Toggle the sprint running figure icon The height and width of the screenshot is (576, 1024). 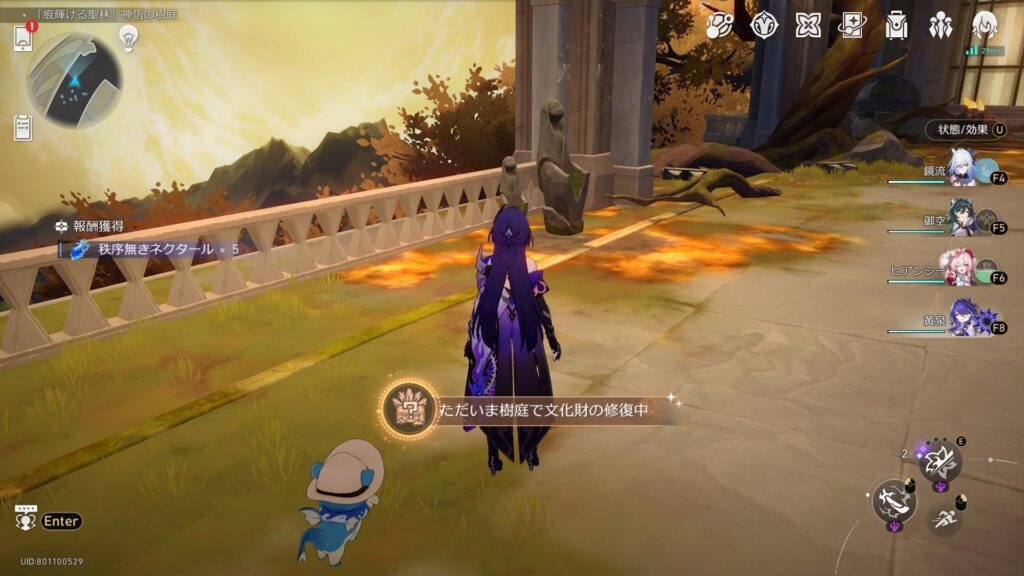tap(941, 517)
